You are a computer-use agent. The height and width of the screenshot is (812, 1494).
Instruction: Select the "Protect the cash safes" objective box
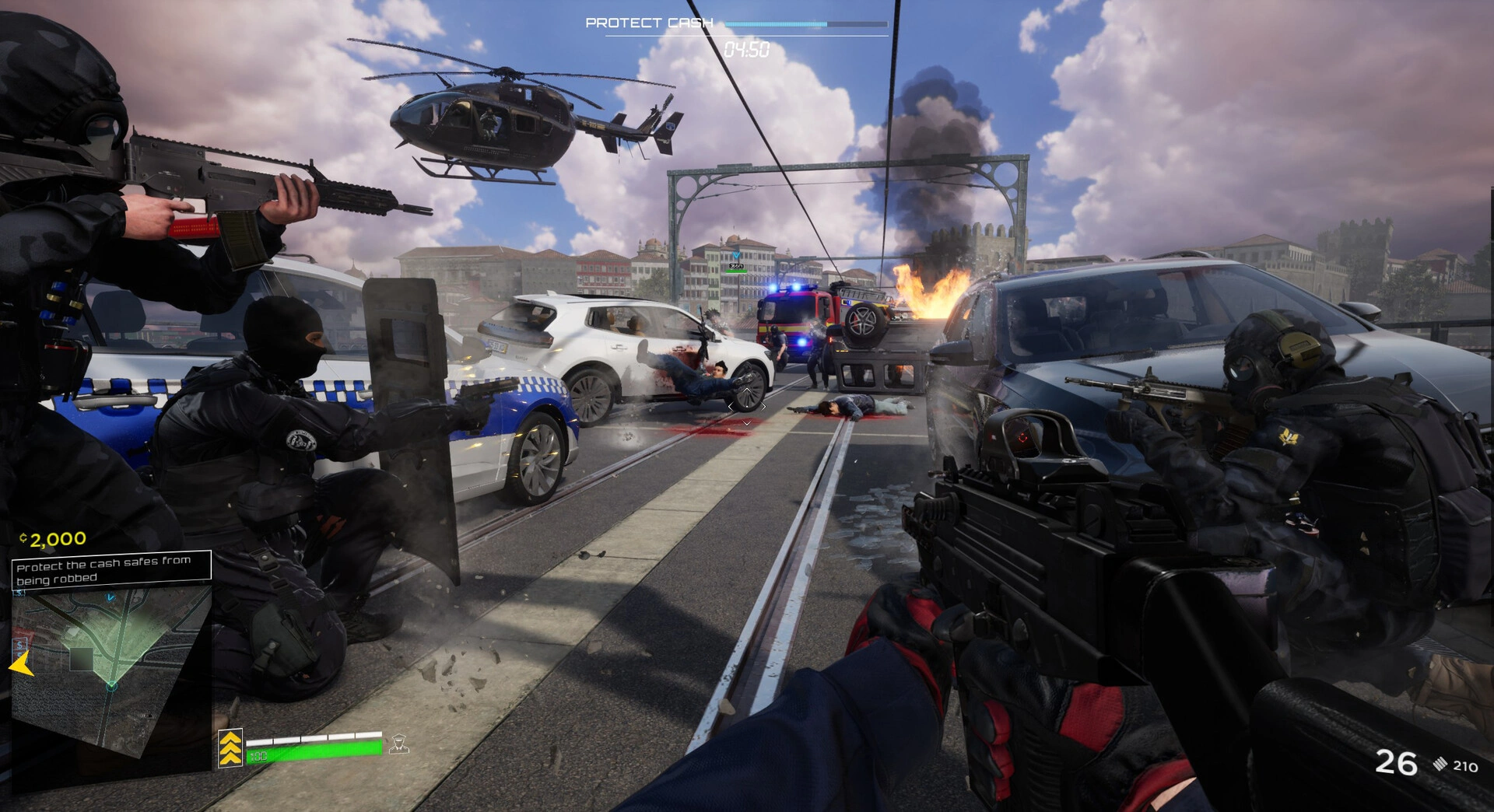[x=111, y=570]
